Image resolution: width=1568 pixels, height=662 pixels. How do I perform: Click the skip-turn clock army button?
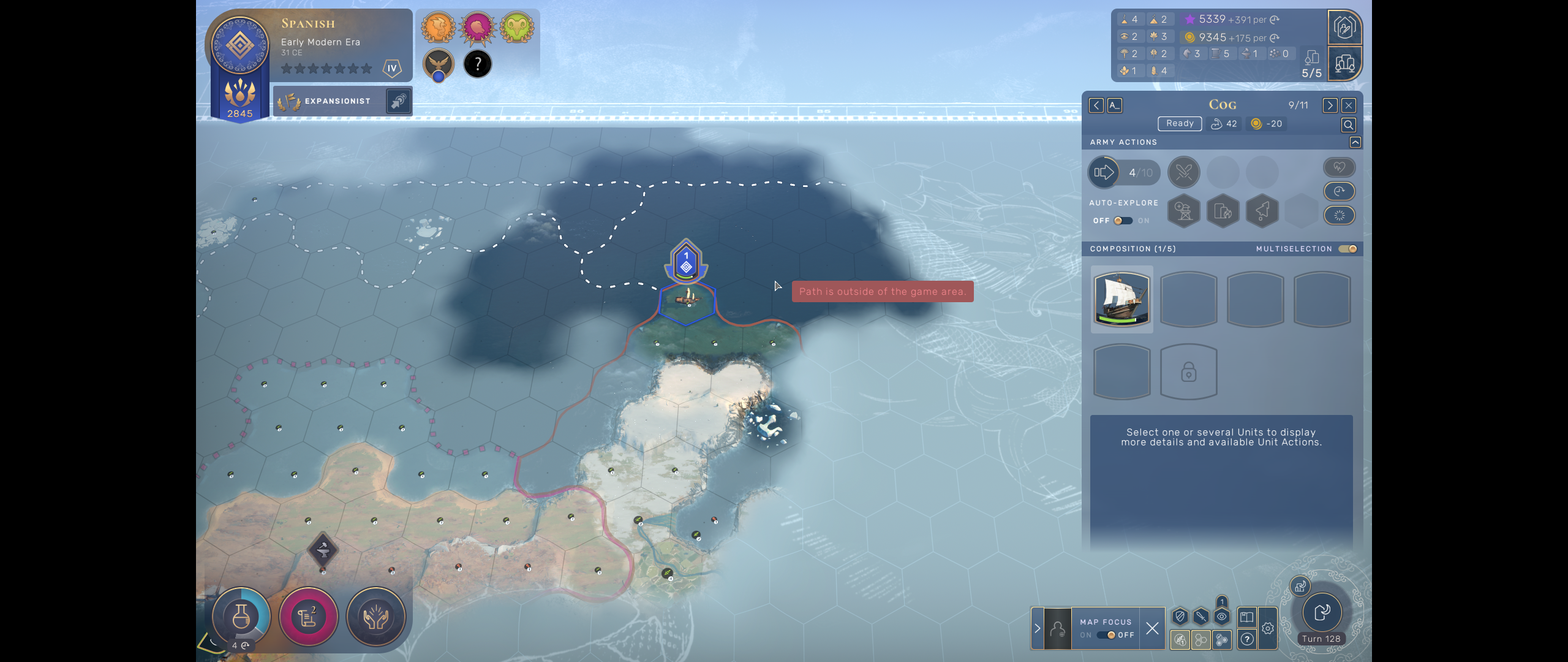[1340, 191]
